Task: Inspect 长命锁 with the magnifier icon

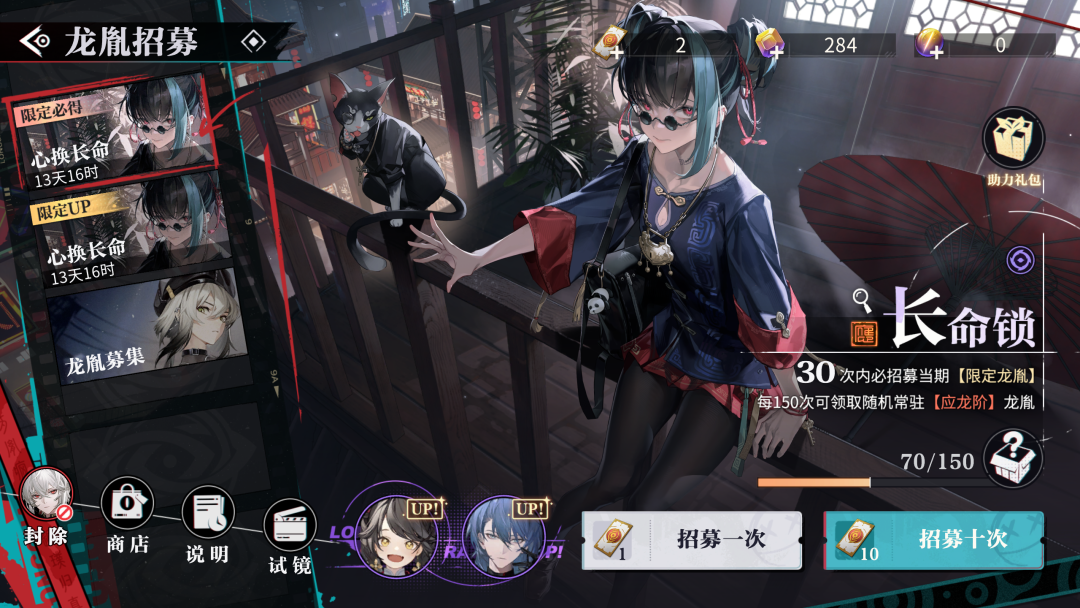Action: [862, 298]
